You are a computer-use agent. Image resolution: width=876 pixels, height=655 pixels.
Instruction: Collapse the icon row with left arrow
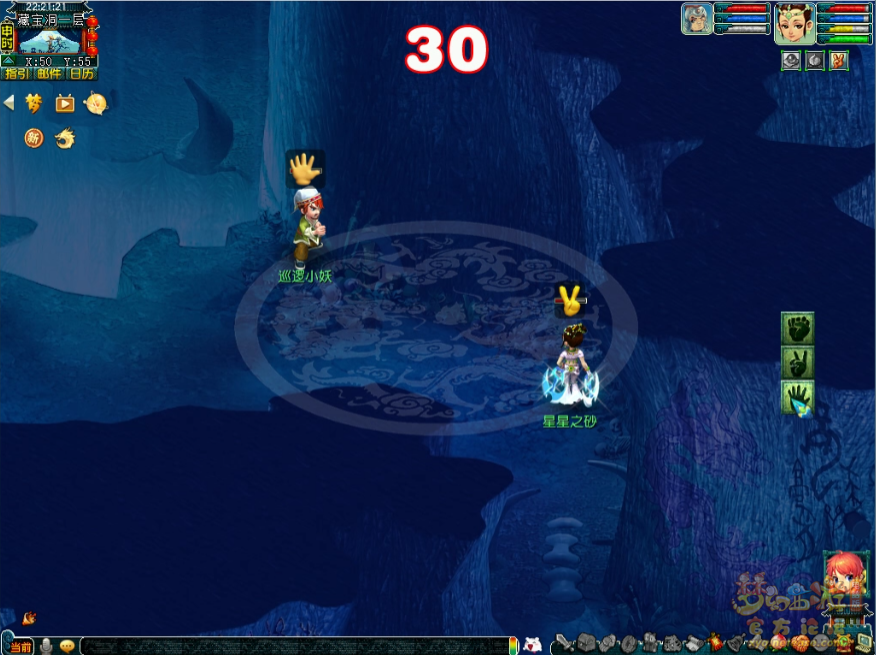[x=9, y=102]
